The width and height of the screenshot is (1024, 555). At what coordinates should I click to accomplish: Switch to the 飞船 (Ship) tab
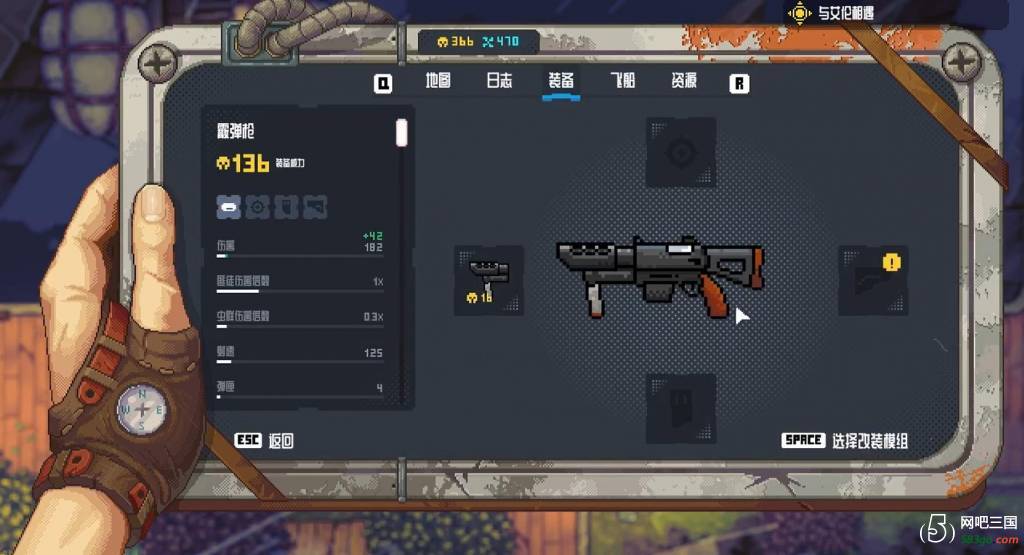click(x=622, y=82)
